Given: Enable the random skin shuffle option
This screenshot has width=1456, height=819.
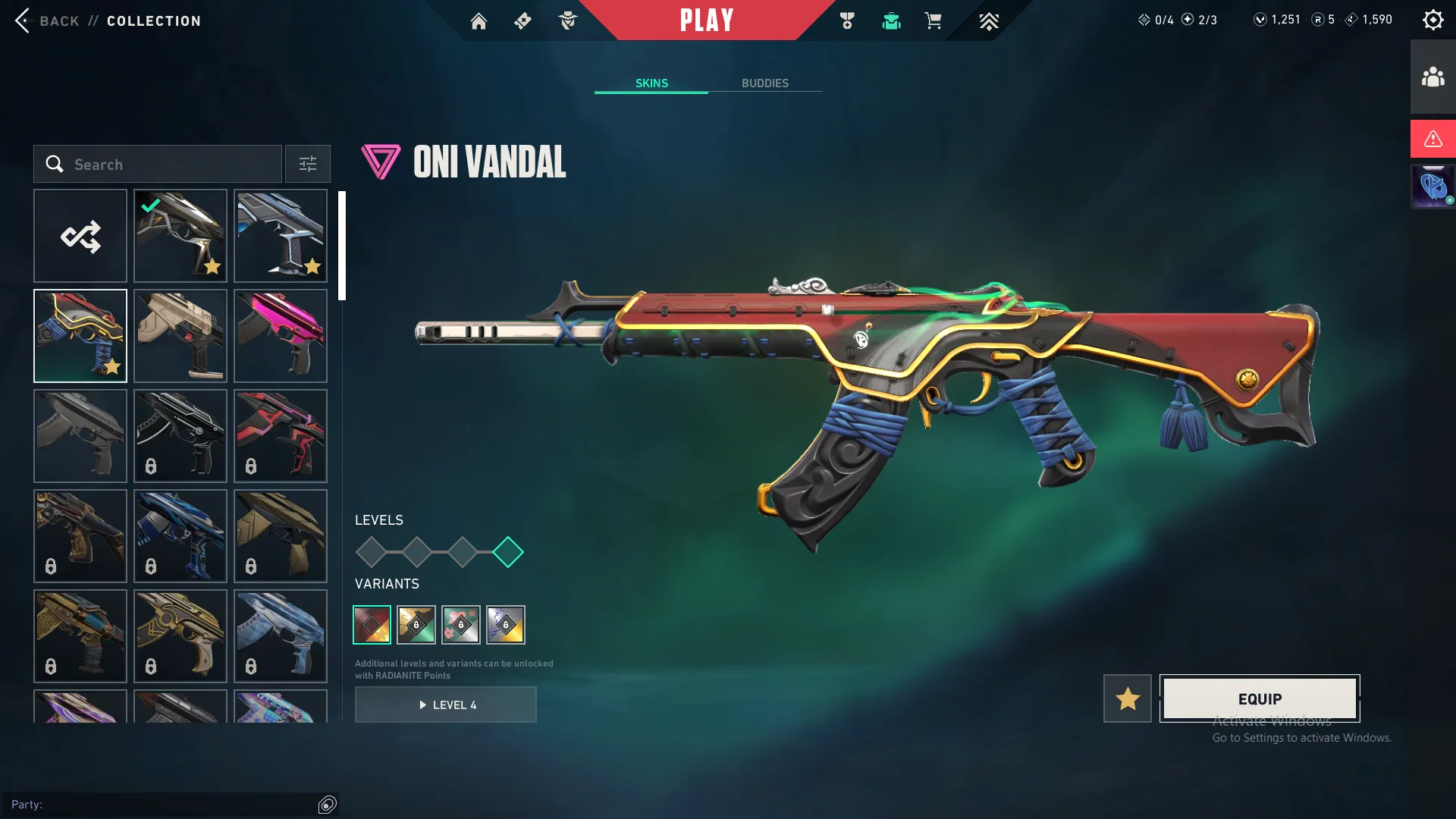Looking at the screenshot, I should [x=80, y=236].
